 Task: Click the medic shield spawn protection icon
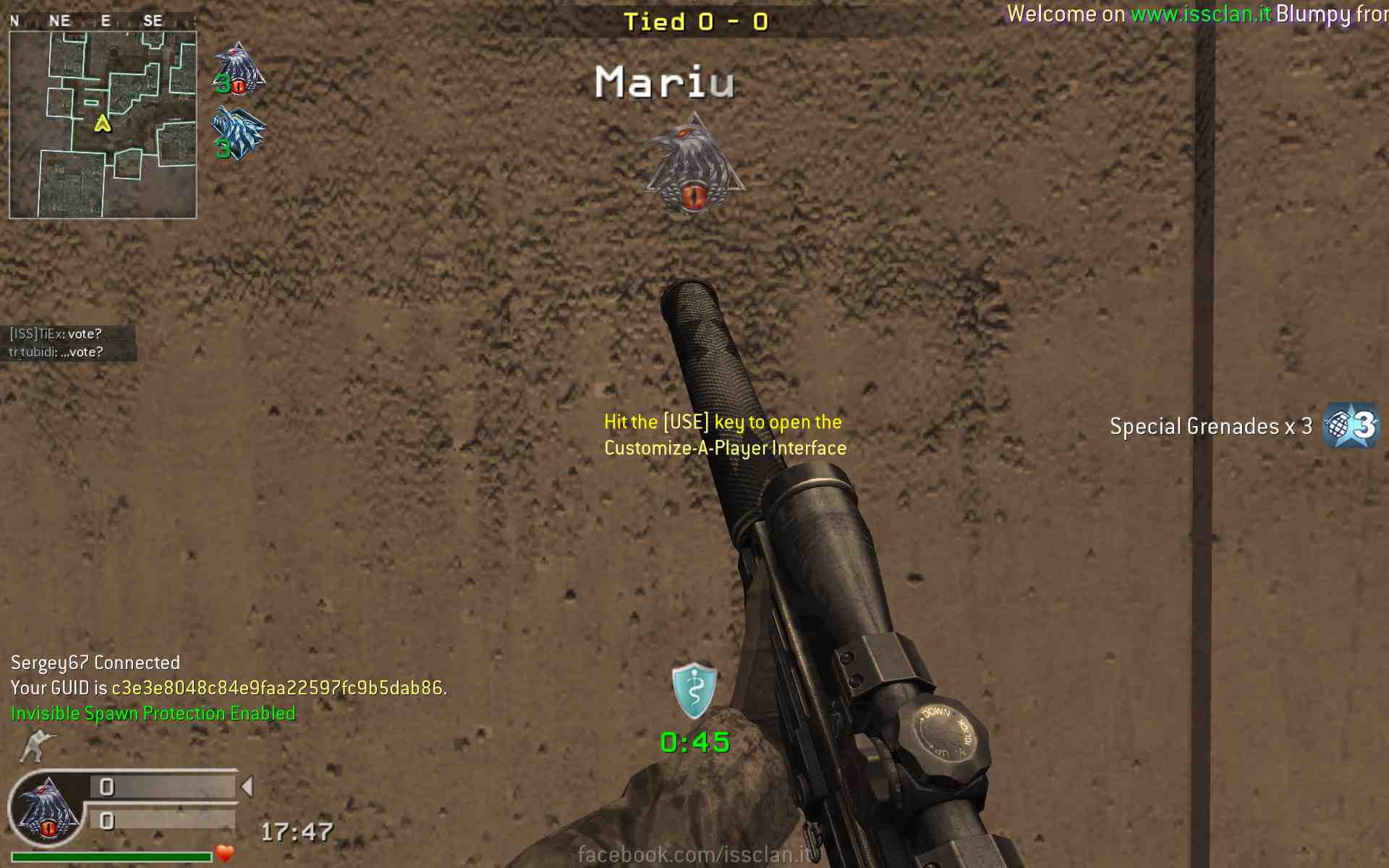pyautogui.click(x=694, y=689)
